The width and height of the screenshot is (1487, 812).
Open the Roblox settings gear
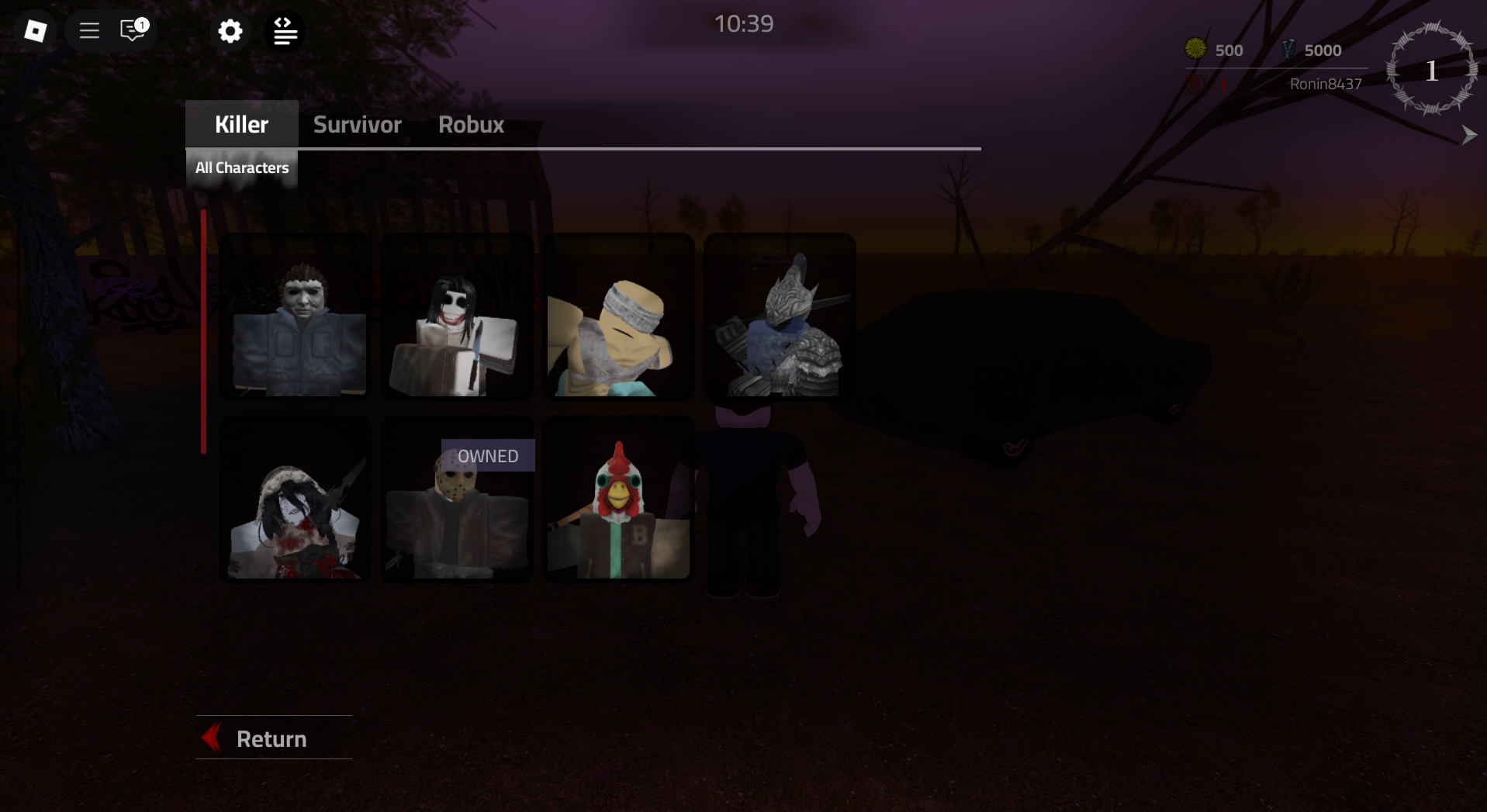point(230,31)
